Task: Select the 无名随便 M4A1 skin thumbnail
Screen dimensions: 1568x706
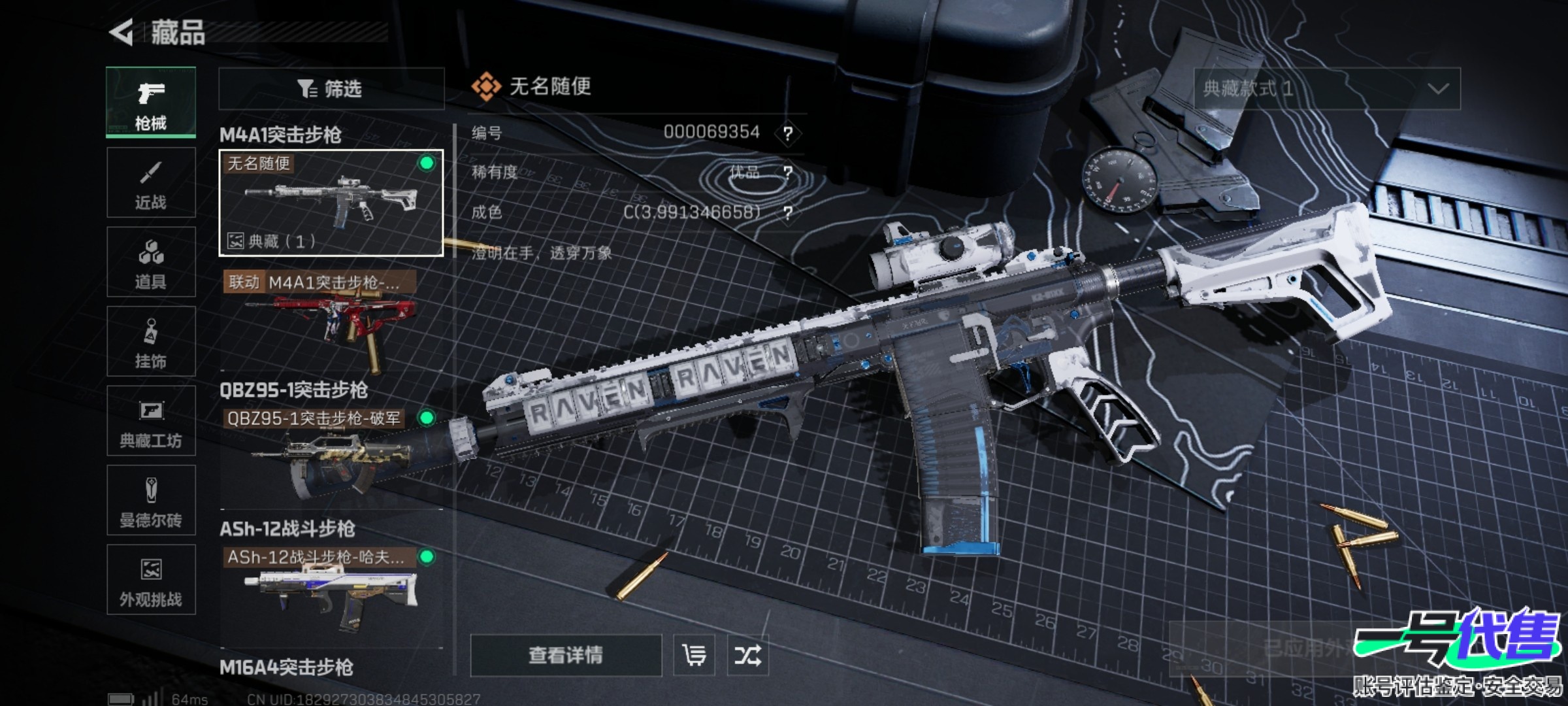Action: [331, 203]
